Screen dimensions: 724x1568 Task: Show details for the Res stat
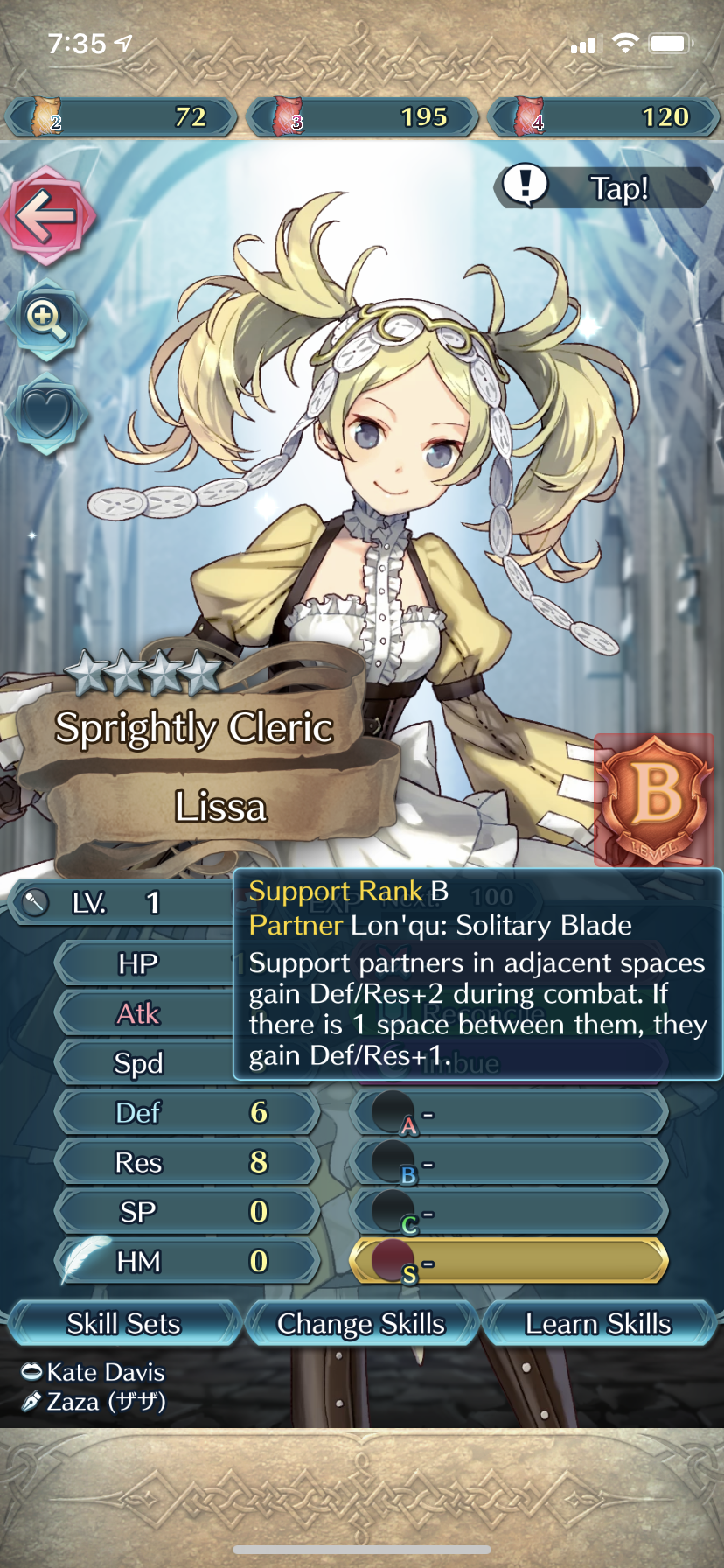click(186, 1162)
